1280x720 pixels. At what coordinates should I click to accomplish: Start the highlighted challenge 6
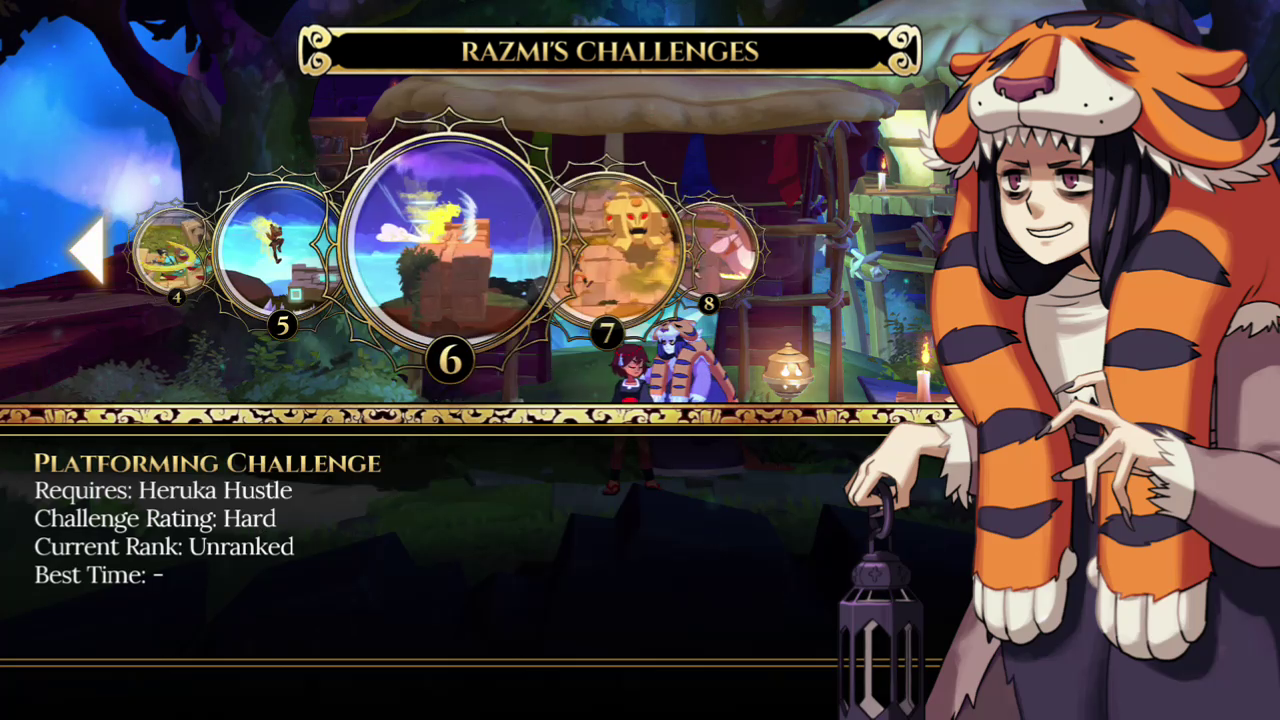(448, 243)
